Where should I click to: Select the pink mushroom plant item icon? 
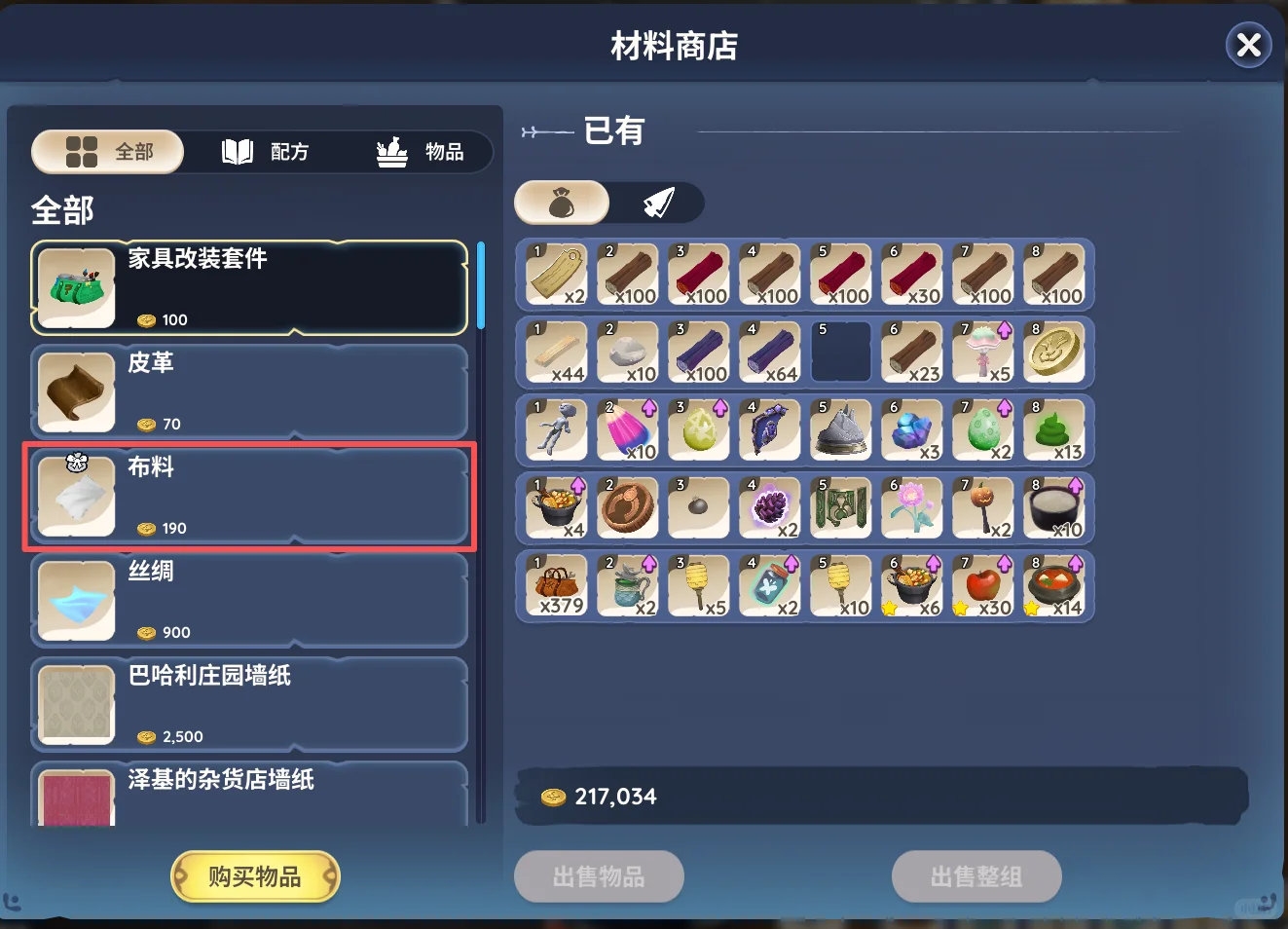tap(983, 353)
